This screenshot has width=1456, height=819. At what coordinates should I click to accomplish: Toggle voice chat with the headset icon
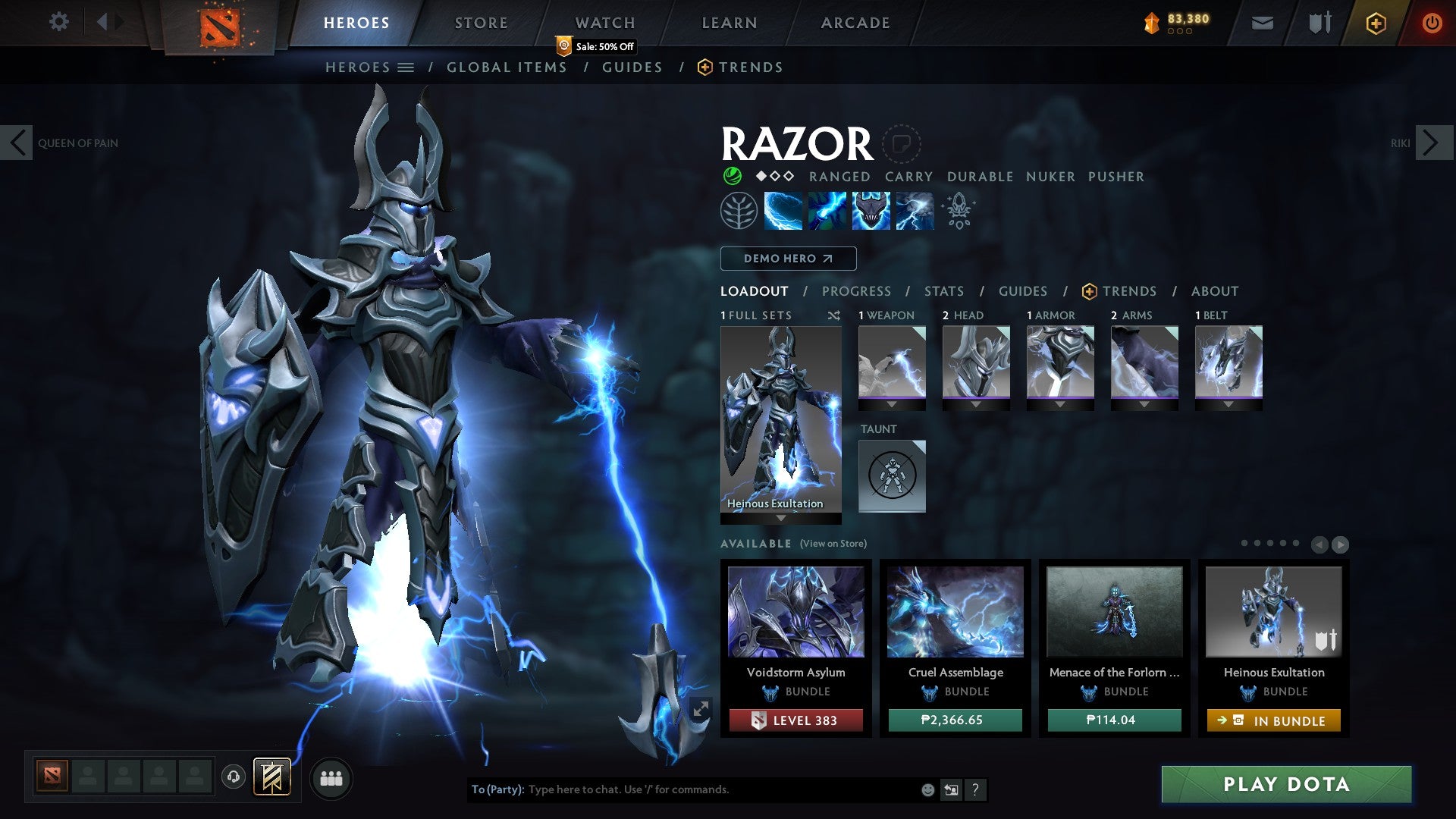[232, 778]
